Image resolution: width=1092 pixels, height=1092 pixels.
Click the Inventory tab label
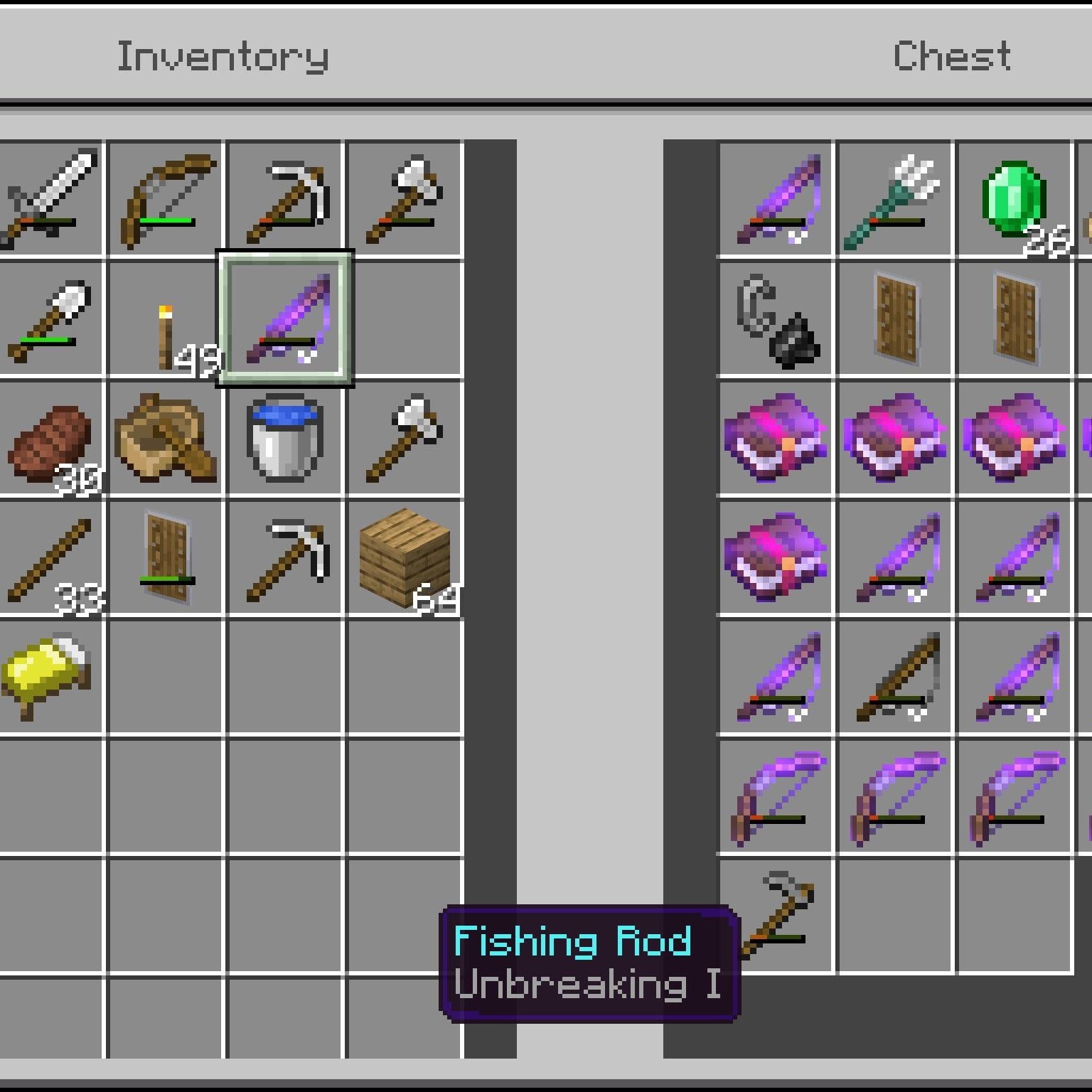pyautogui.click(x=223, y=57)
